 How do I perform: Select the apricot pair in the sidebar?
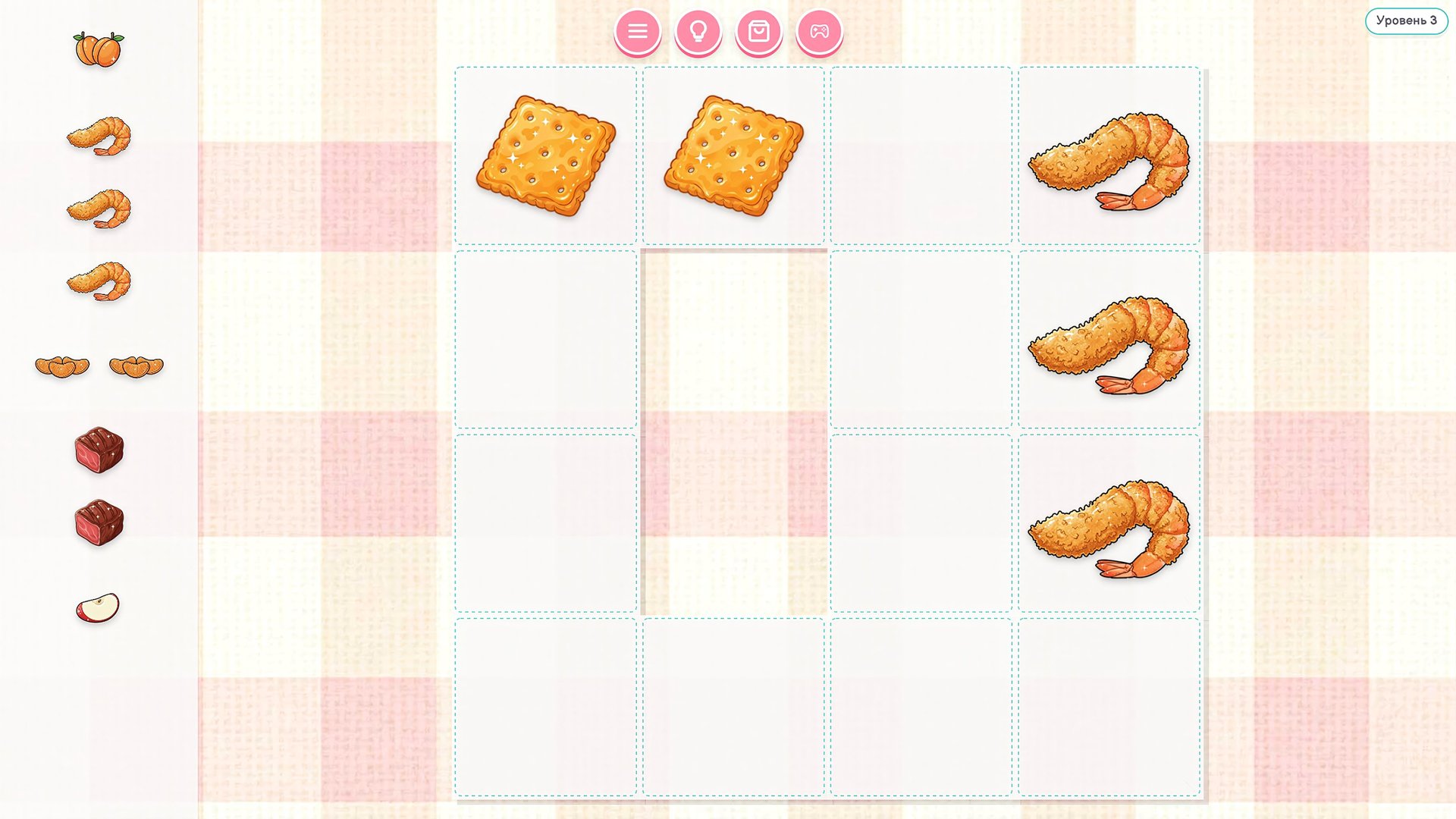tap(96, 47)
